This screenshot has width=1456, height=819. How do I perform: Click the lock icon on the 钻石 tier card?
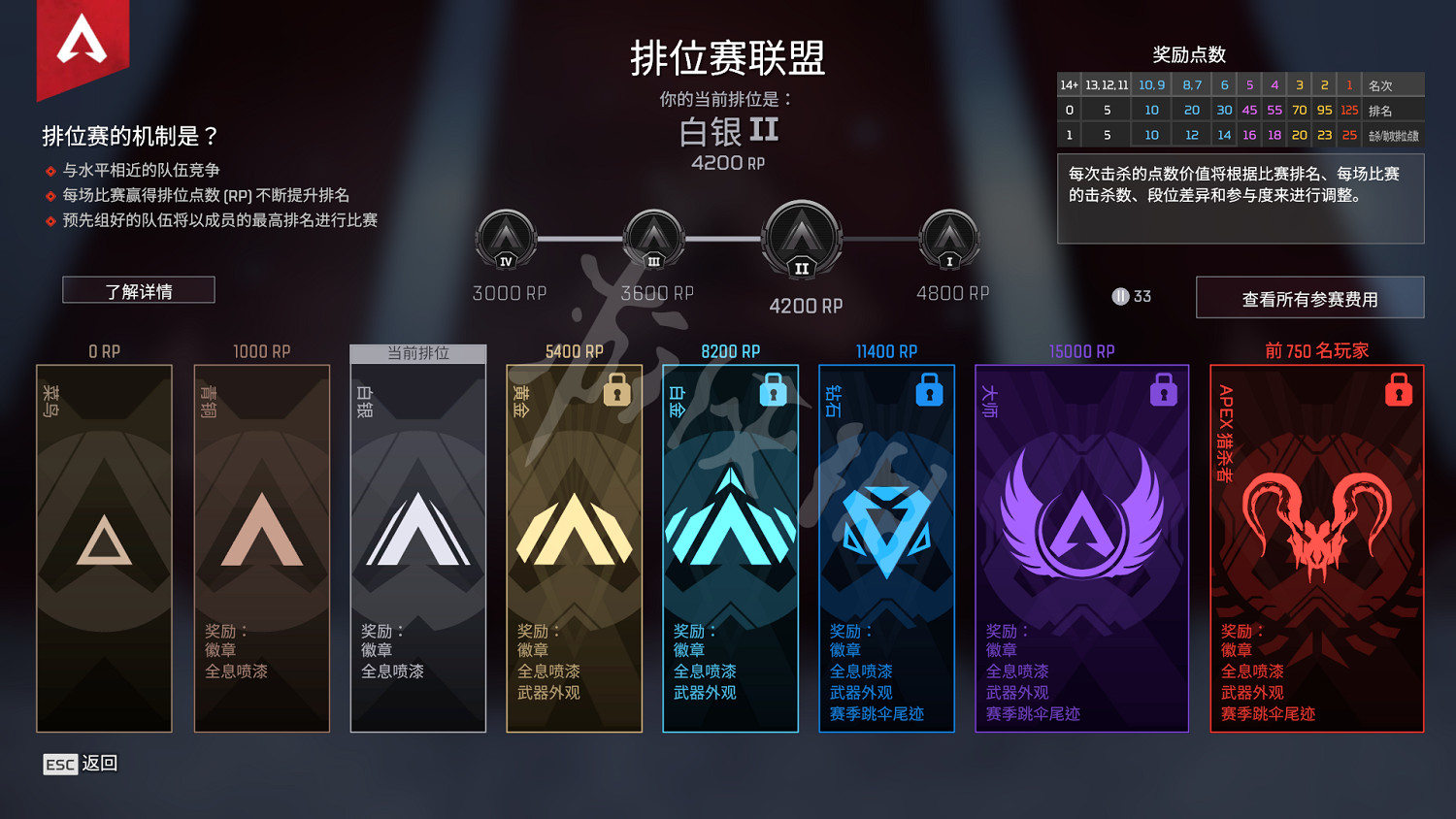coord(930,391)
